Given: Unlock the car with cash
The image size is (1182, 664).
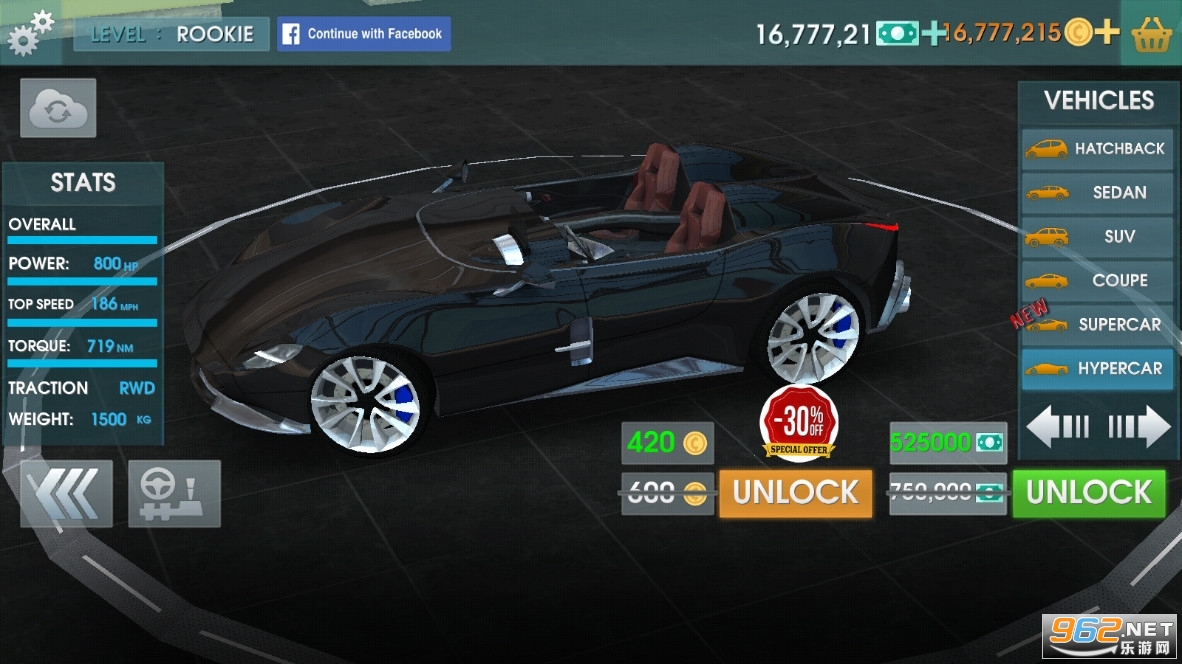Looking at the screenshot, I should click(x=1088, y=492).
